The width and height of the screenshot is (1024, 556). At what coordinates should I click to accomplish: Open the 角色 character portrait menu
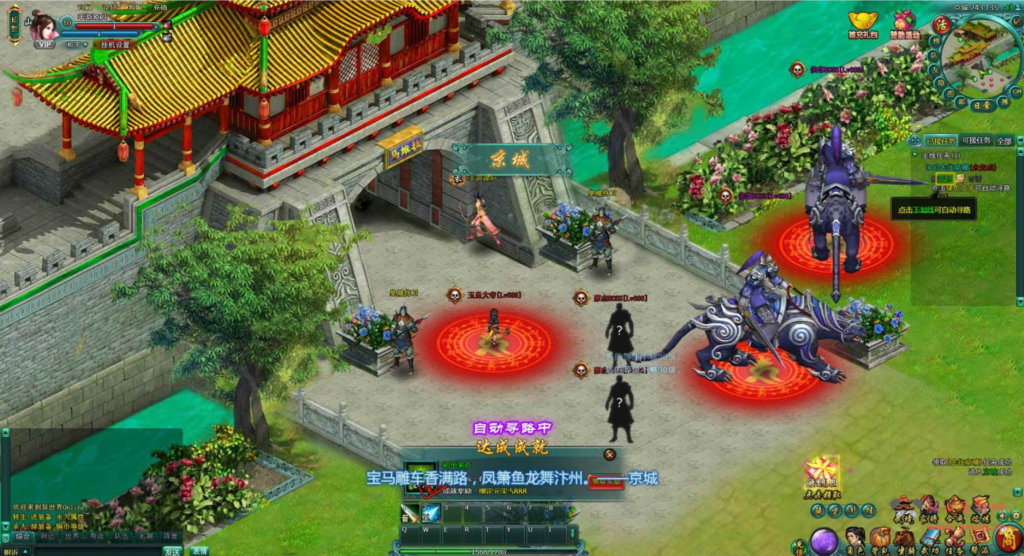pyautogui.click(x=854, y=538)
